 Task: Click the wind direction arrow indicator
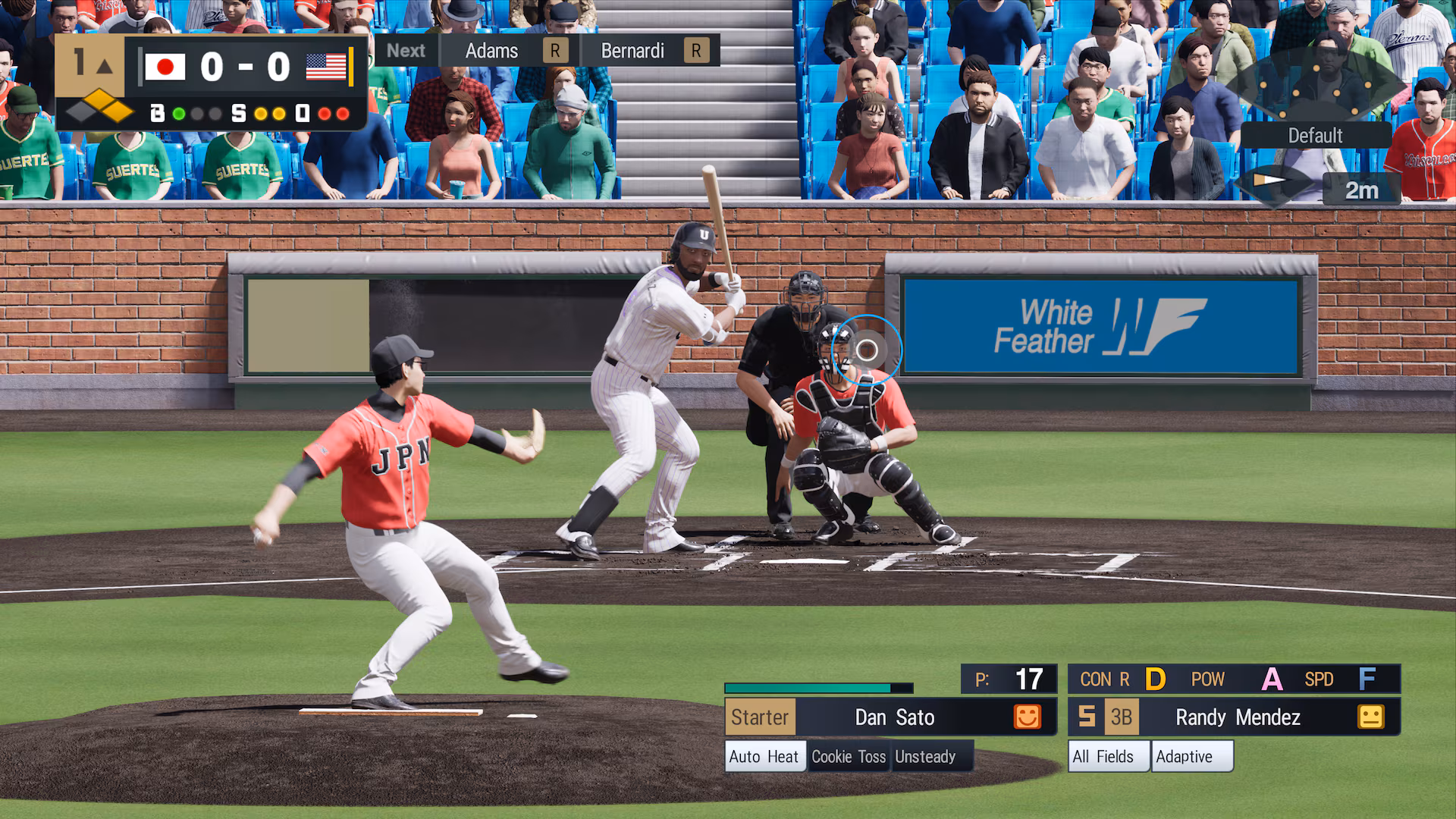pyautogui.click(x=1269, y=182)
